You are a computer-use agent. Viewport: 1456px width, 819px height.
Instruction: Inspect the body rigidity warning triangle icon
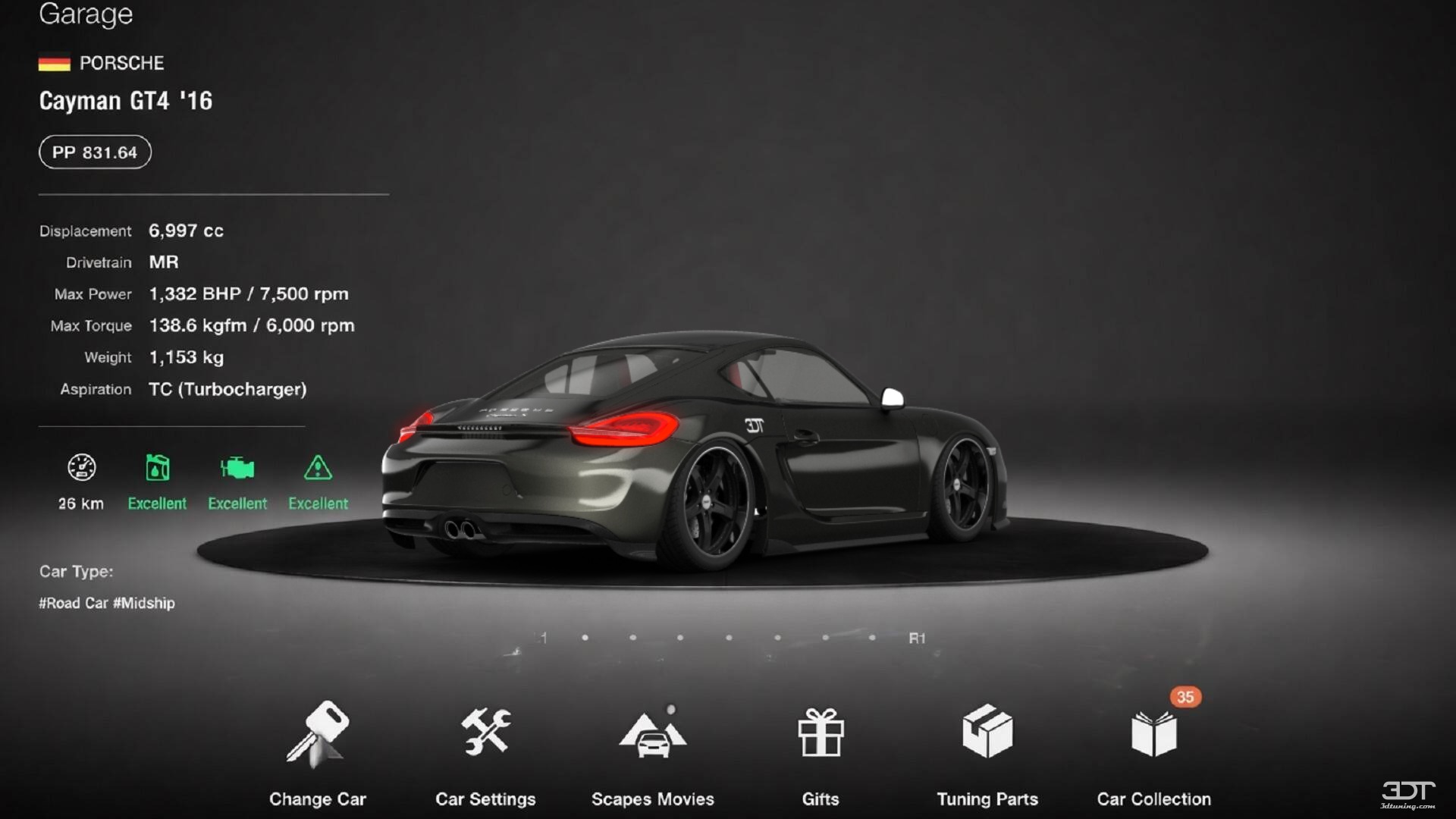click(x=318, y=468)
